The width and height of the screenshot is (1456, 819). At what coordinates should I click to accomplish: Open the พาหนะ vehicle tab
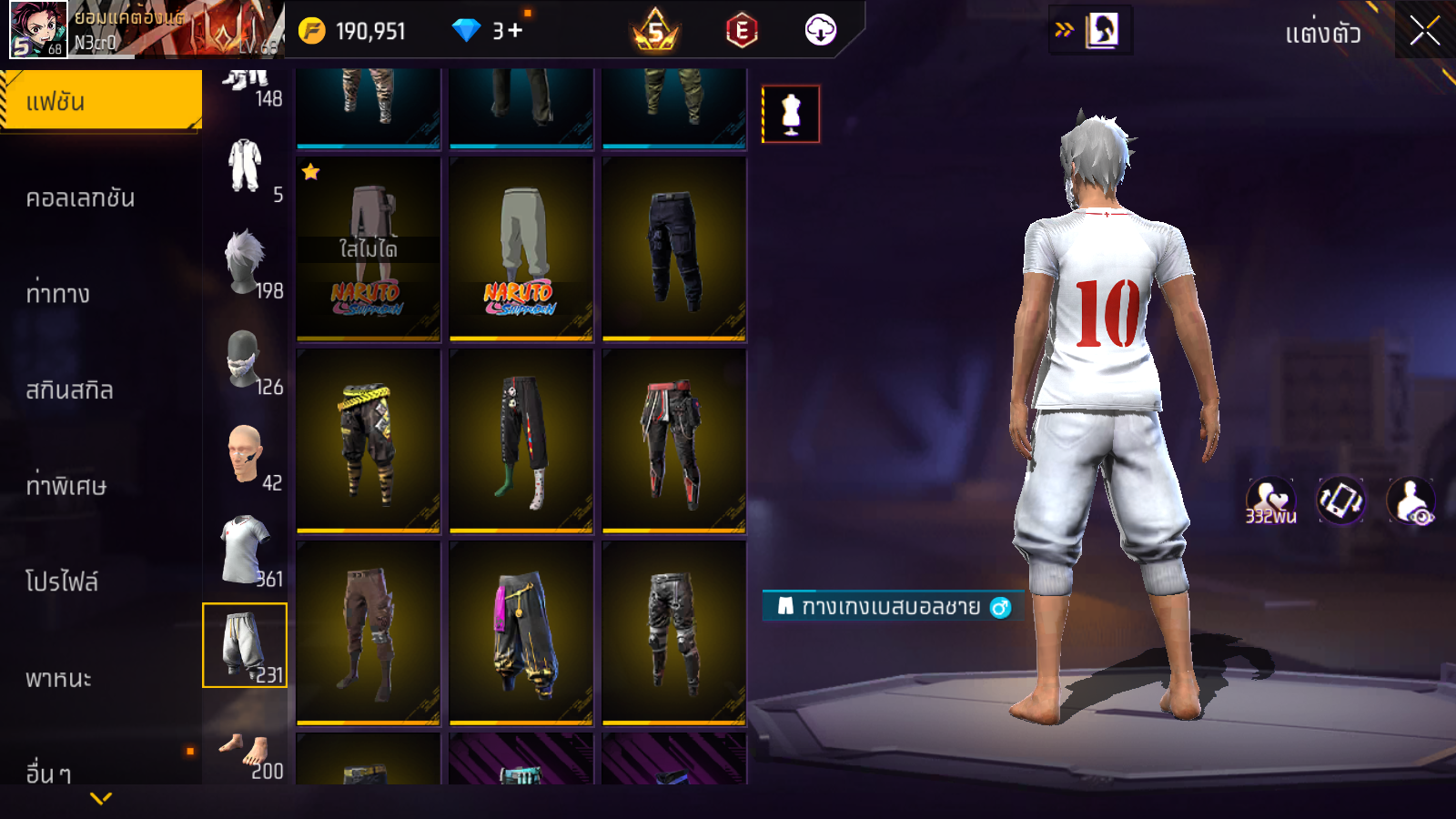[58, 678]
